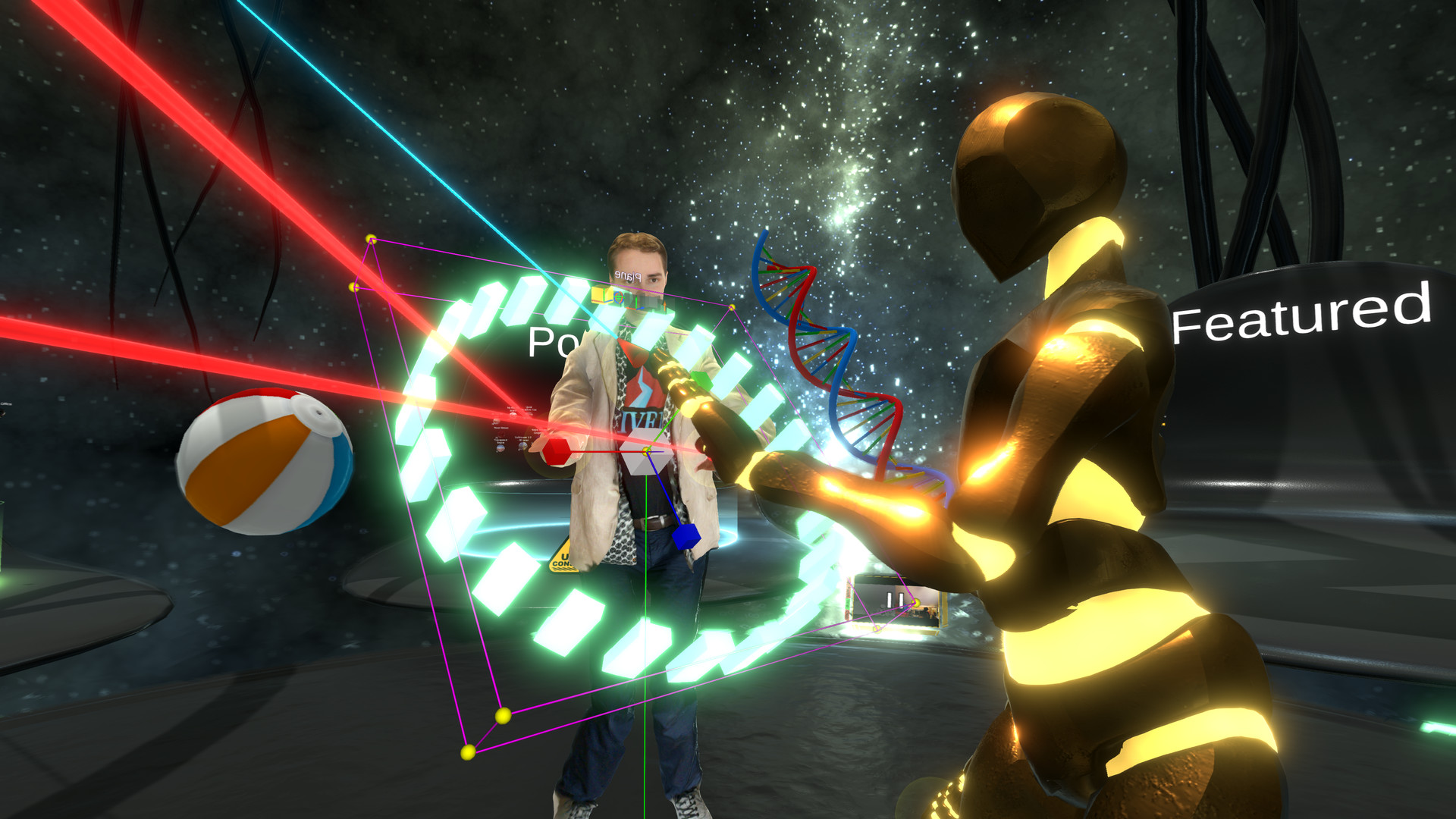Pause the video on the small panel

[x=895, y=601]
